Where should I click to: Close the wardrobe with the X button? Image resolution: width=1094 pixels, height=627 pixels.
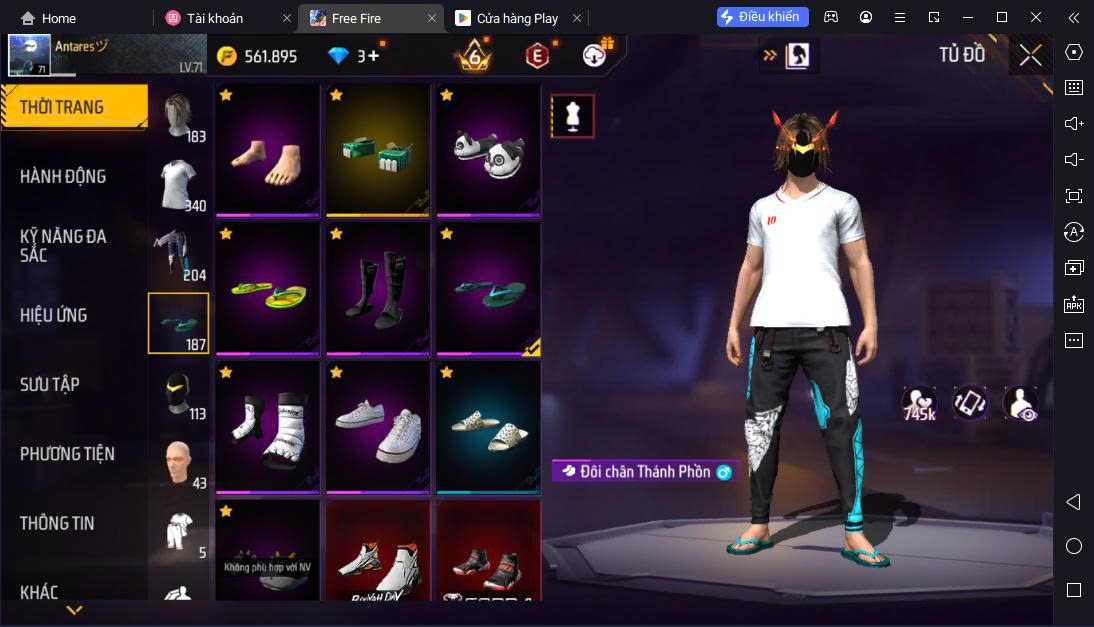coord(1030,56)
